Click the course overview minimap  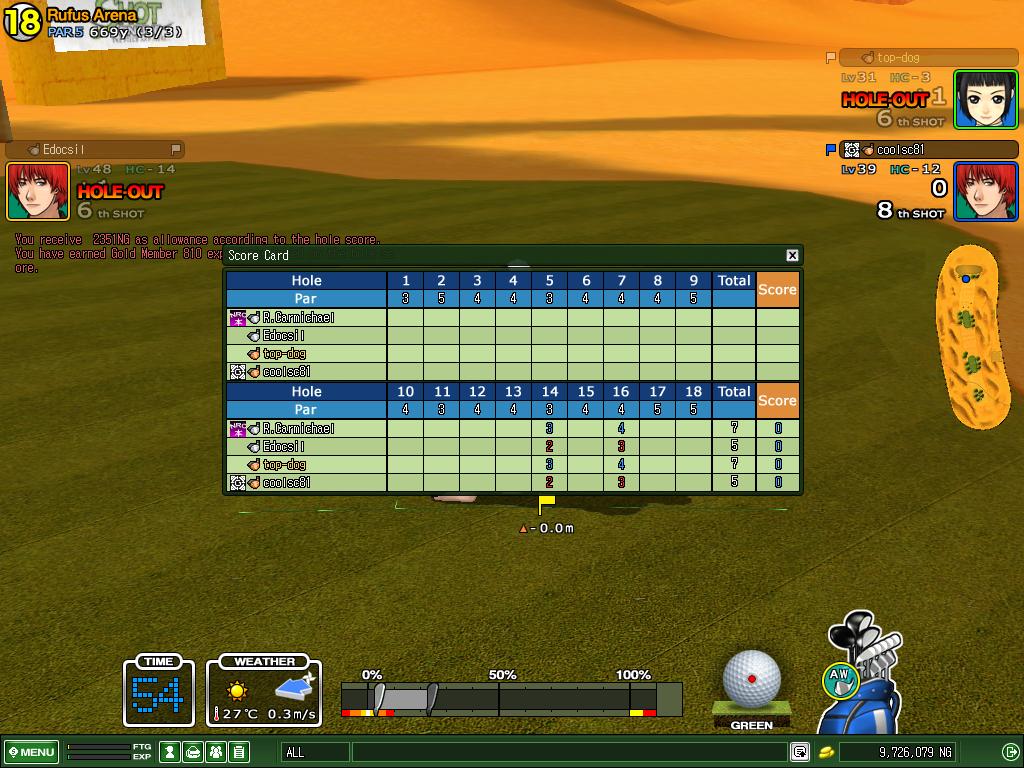point(968,335)
